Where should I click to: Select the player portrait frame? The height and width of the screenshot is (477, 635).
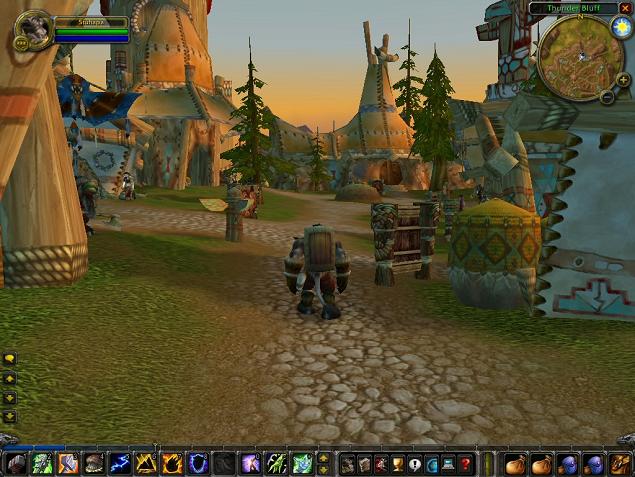tap(35, 30)
